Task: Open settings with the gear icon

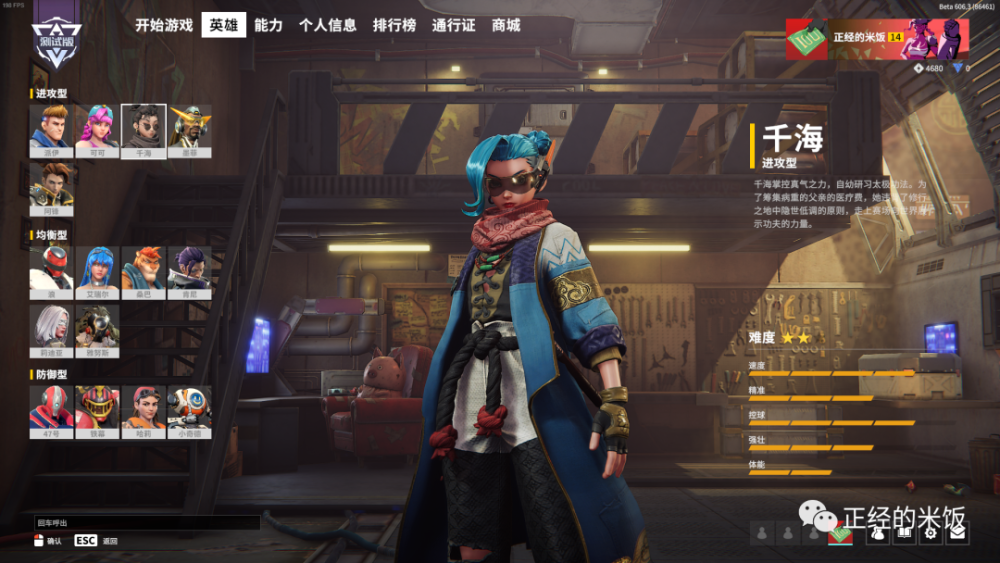Action: (930, 533)
